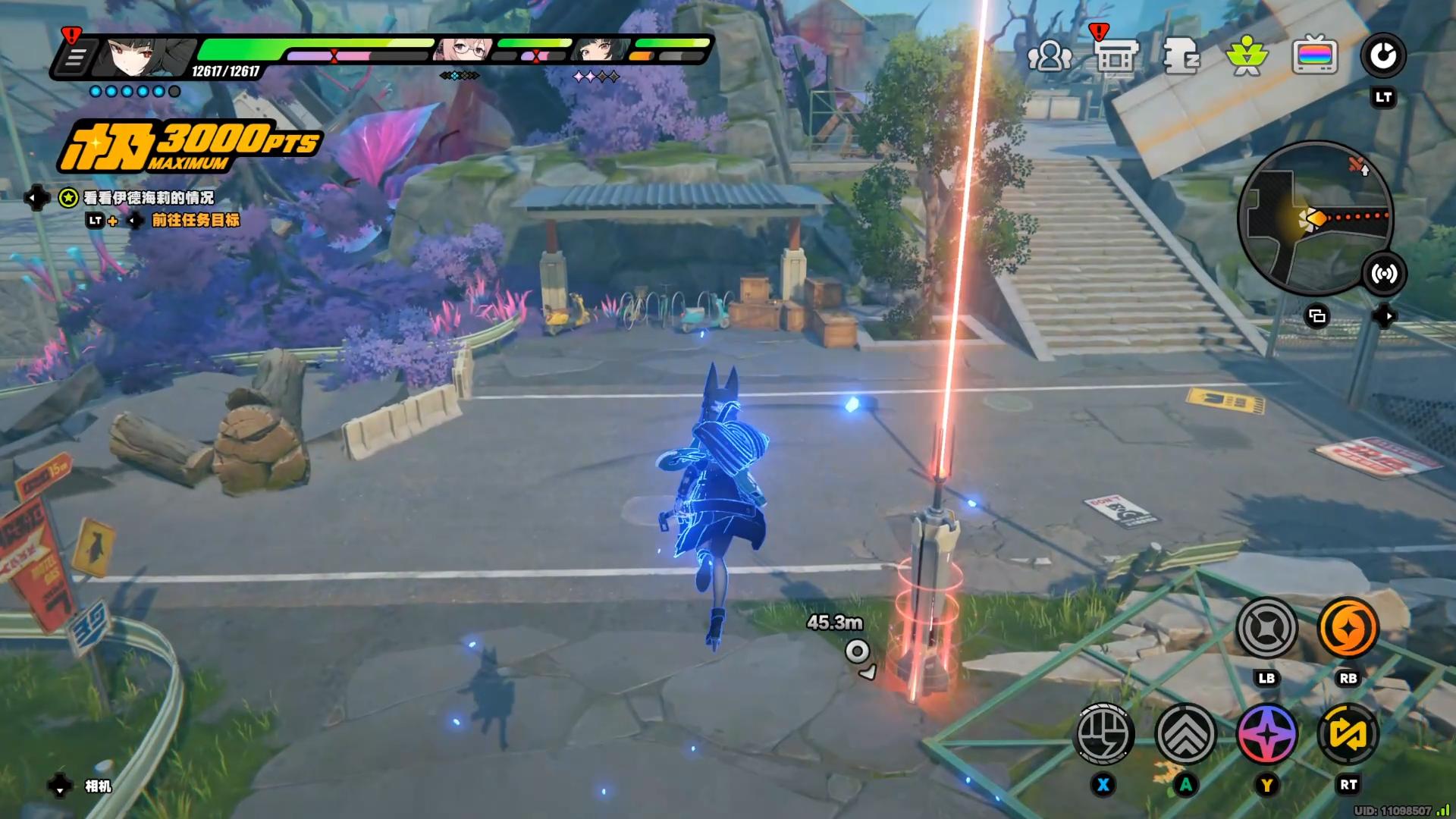Activate the double-chevron dash button
This screenshot has width=1456, height=819.
(x=1185, y=734)
